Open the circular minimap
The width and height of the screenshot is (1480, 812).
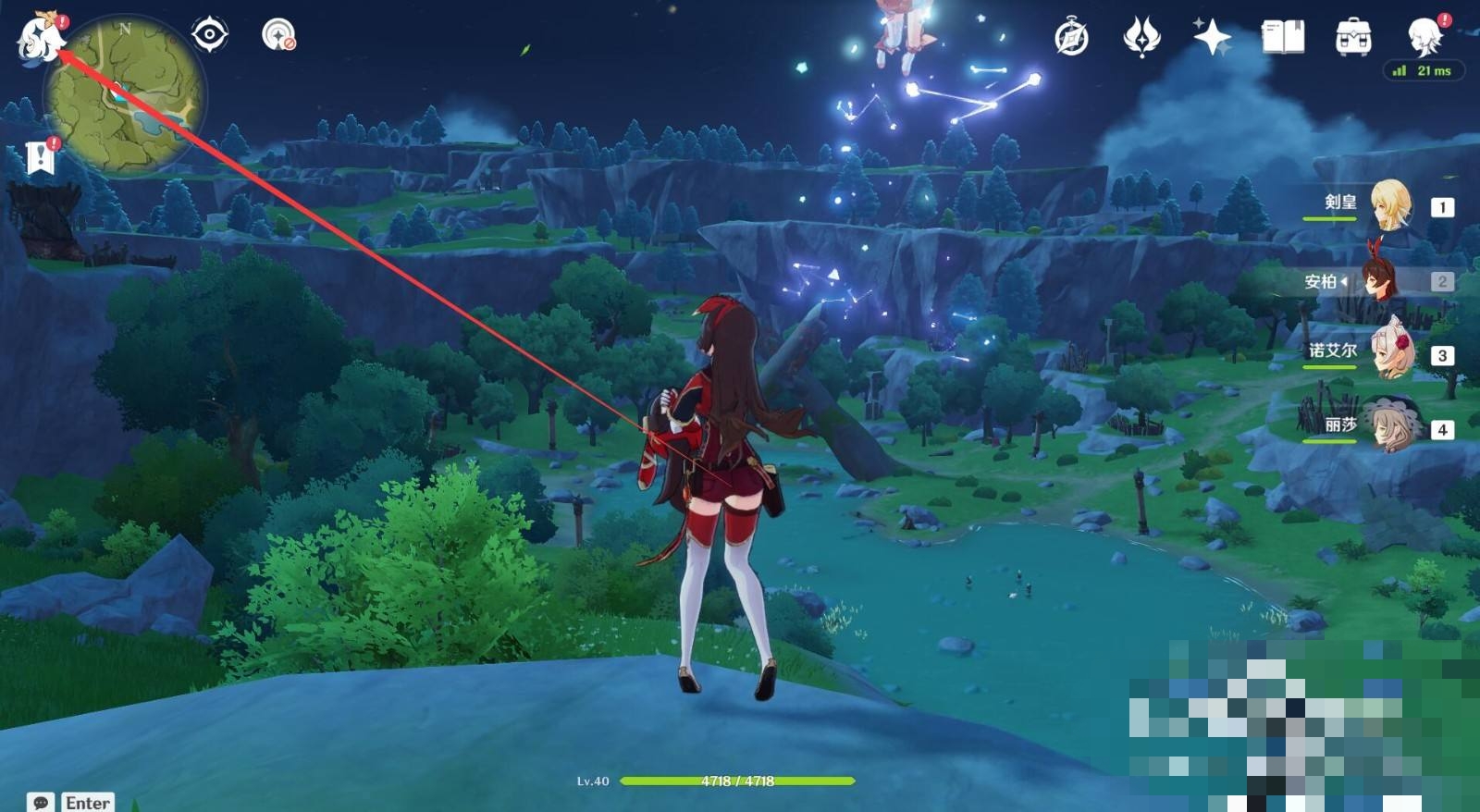click(x=125, y=97)
